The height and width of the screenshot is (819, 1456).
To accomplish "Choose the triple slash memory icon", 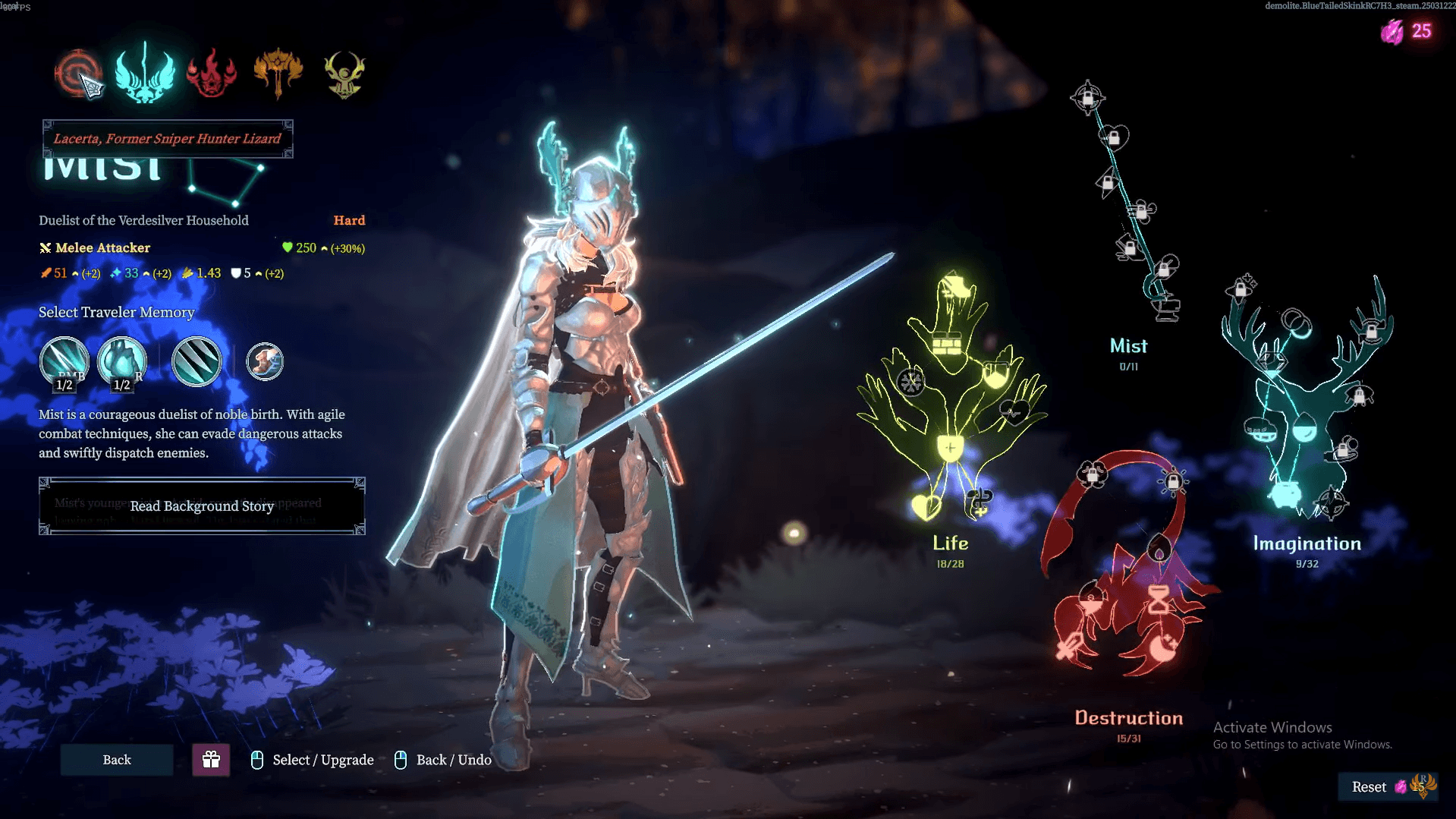I will [197, 361].
